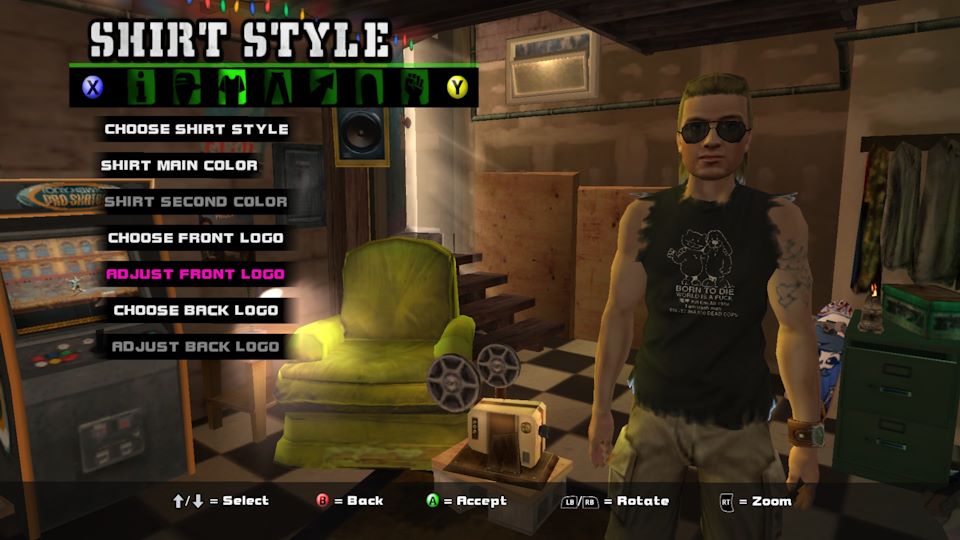Screen dimensions: 960x540
Task: Select Choose Shirt Style option
Action: click(196, 129)
